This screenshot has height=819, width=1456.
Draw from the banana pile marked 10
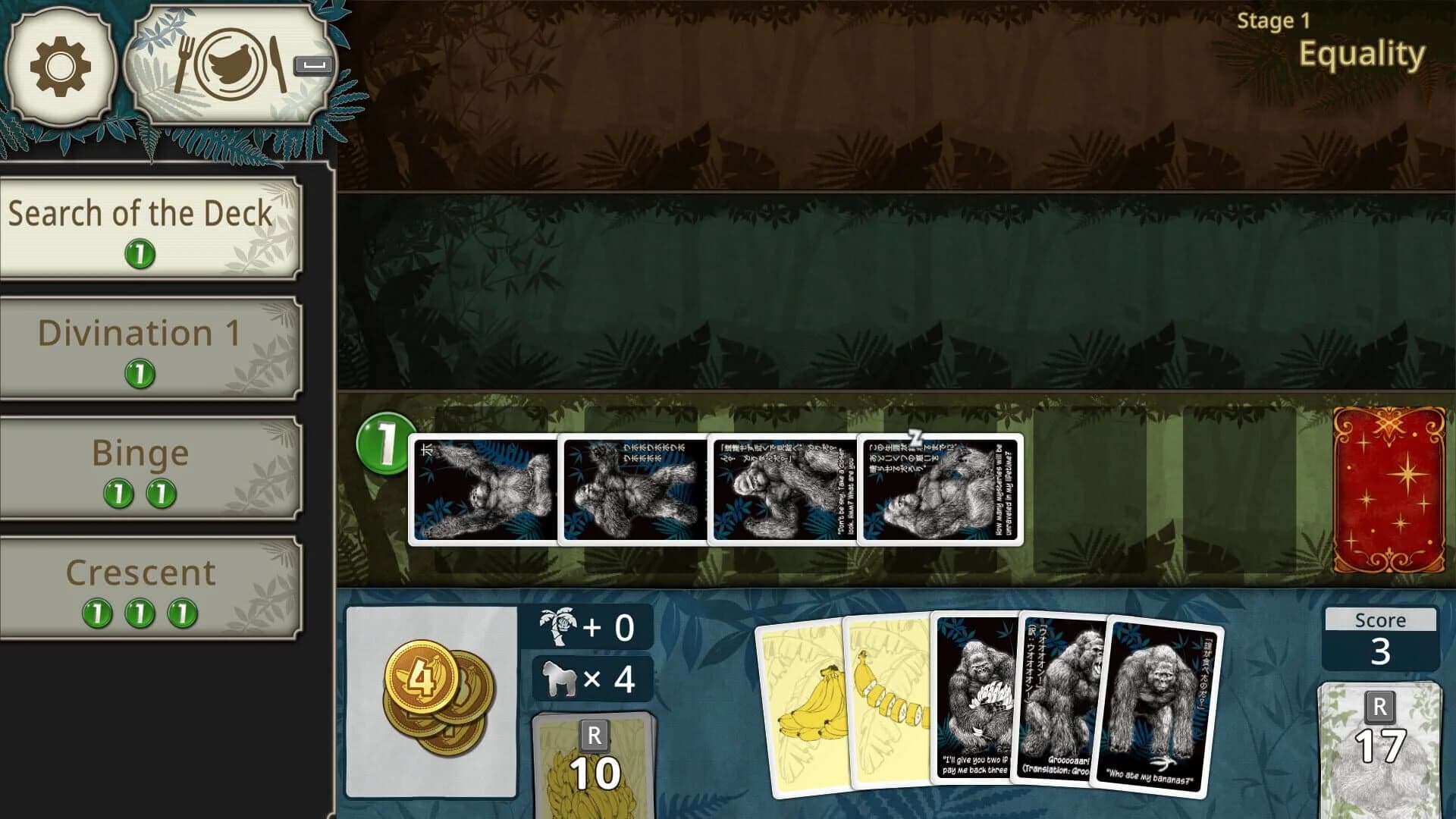pyautogui.click(x=595, y=766)
